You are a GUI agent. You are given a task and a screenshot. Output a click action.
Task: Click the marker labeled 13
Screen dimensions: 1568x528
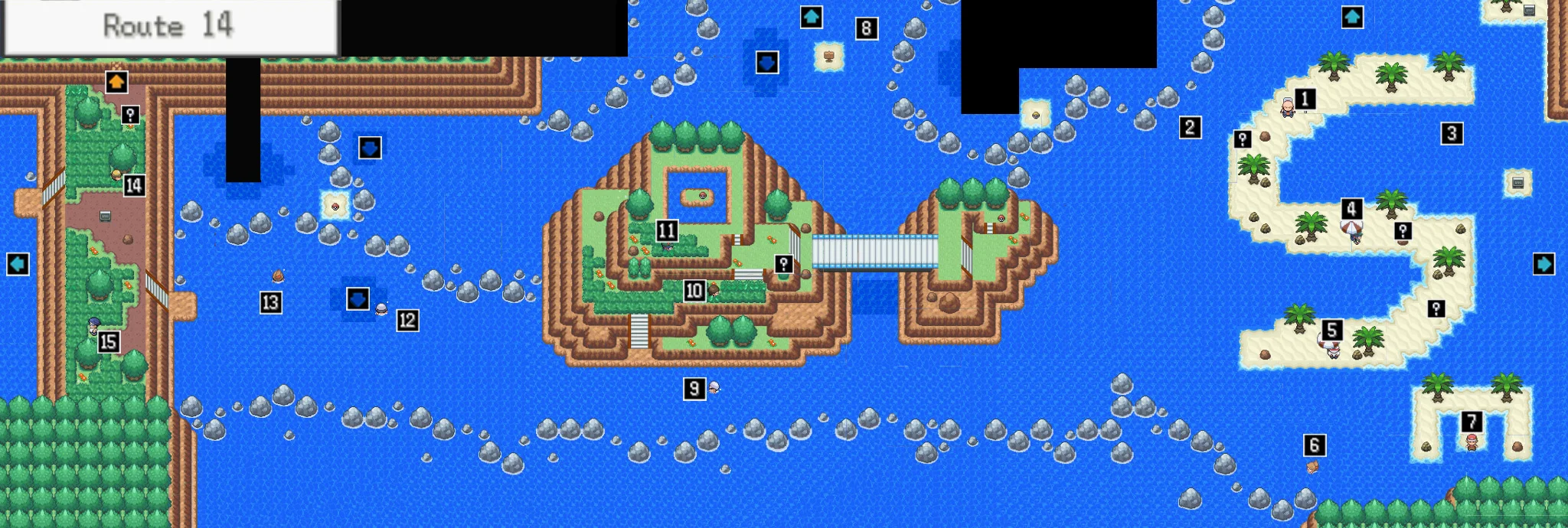tap(270, 303)
